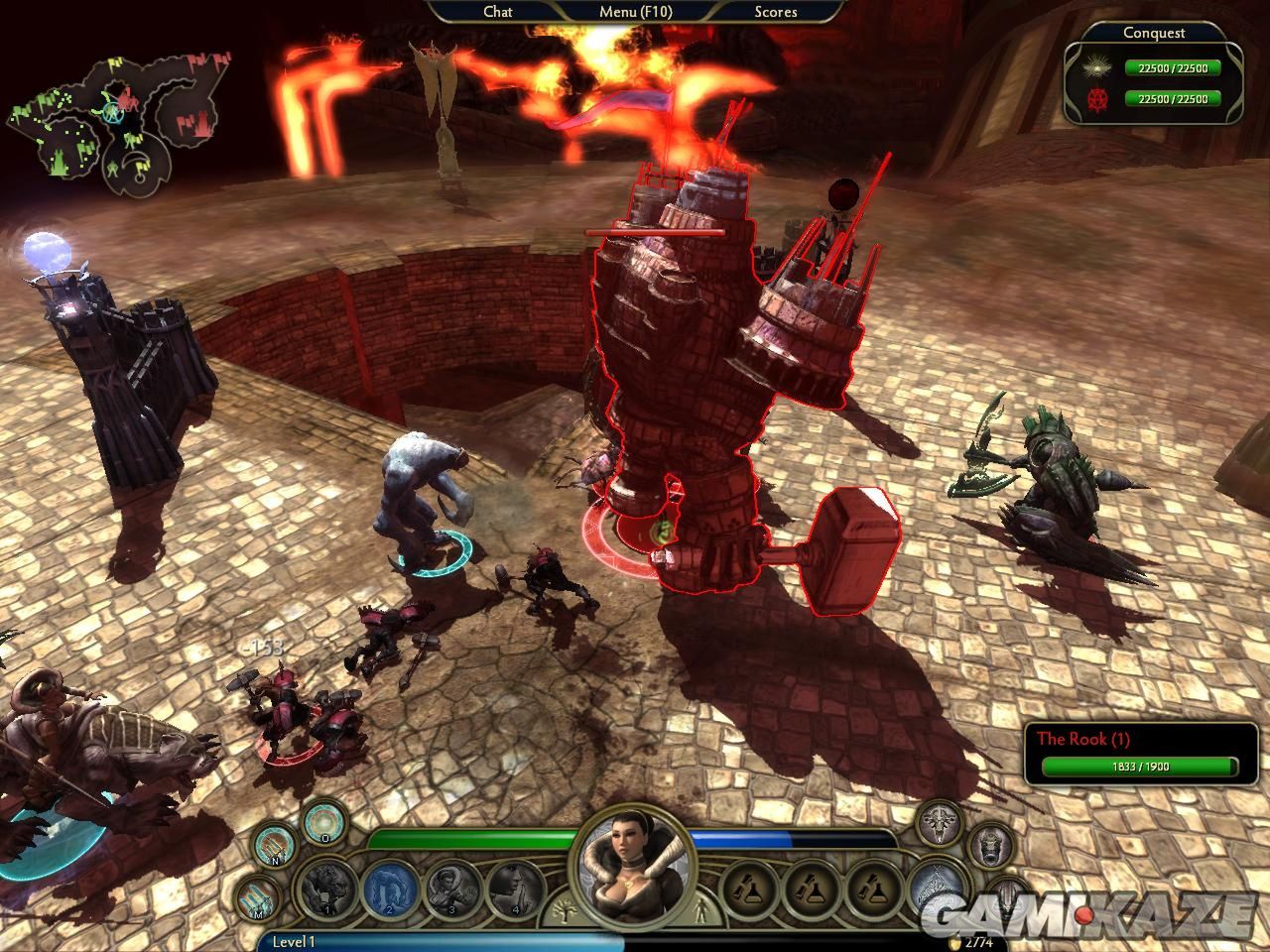Open the Chat panel
The image size is (1270, 952).
click(497, 12)
